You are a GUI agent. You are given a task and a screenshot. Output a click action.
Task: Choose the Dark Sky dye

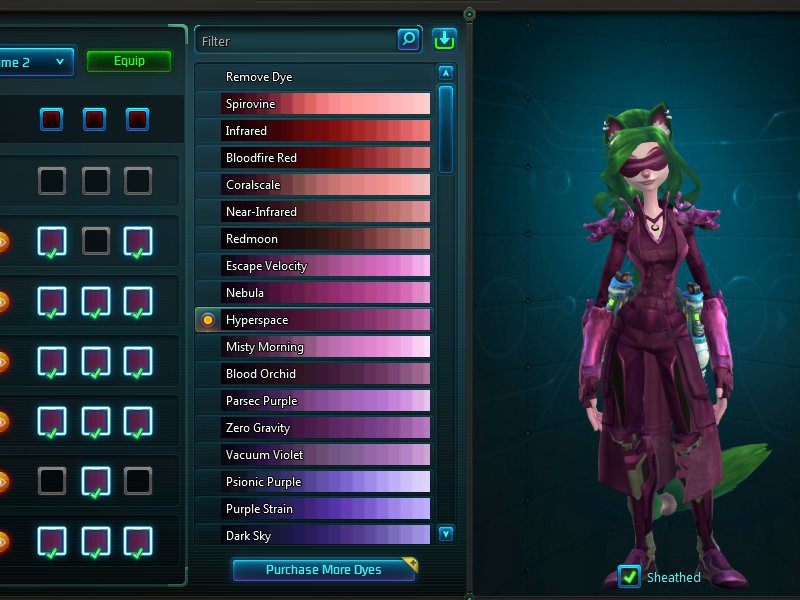point(313,536)
